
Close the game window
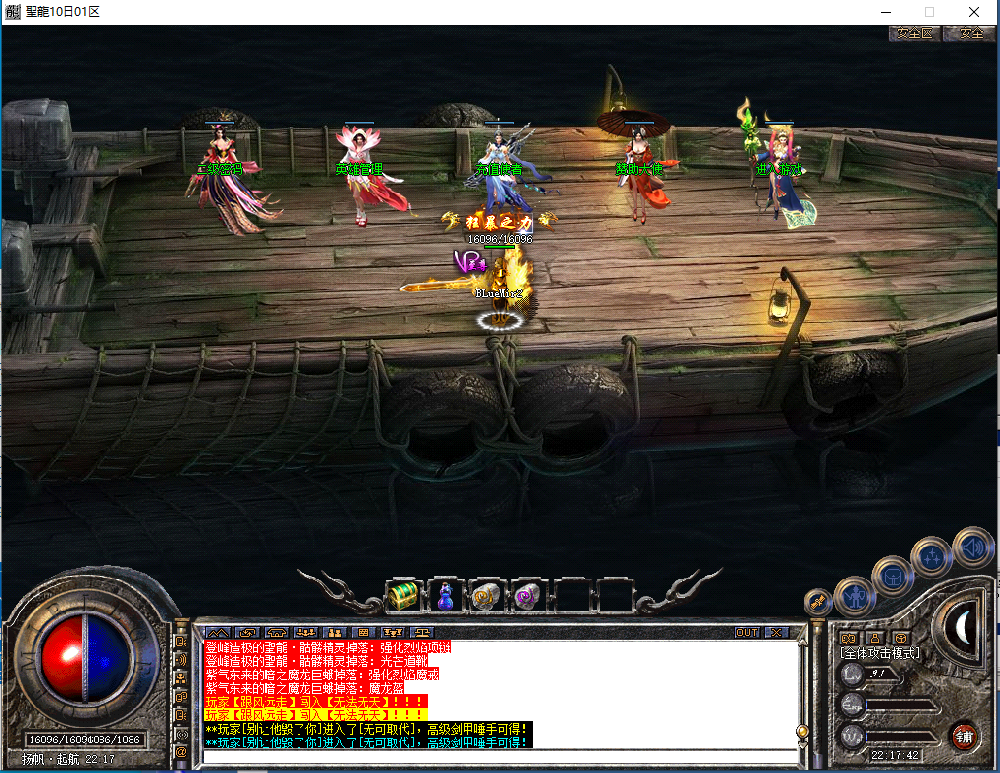[x=974, y=11]
